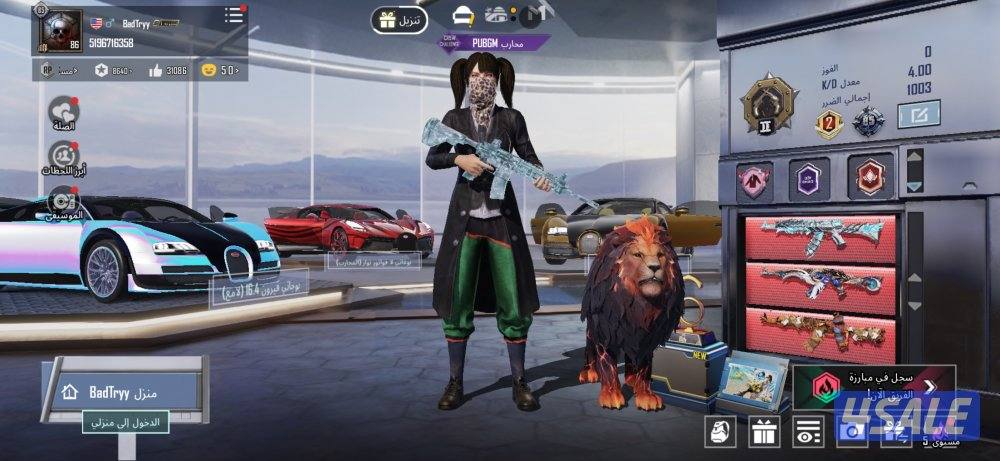Tap the download gift button
Screen dimensions: 1000x461
point(399,19)
